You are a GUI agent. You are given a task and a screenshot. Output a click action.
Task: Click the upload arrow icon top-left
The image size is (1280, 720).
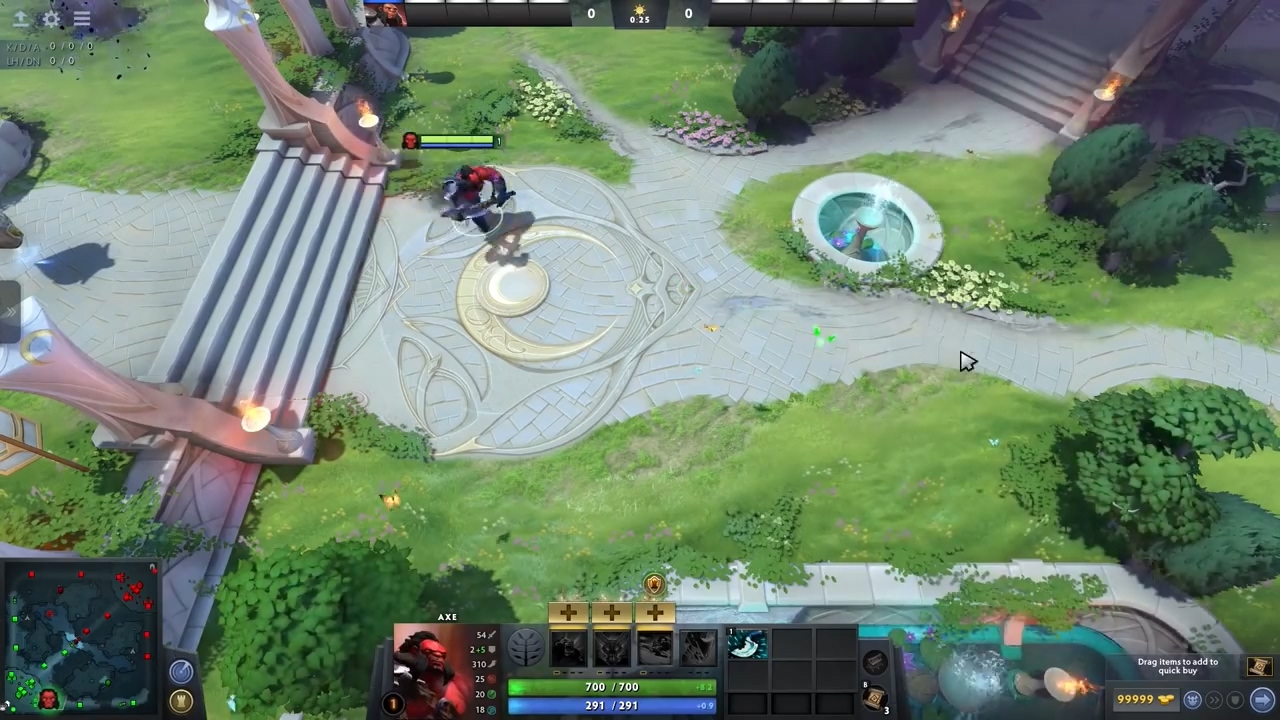20,20
